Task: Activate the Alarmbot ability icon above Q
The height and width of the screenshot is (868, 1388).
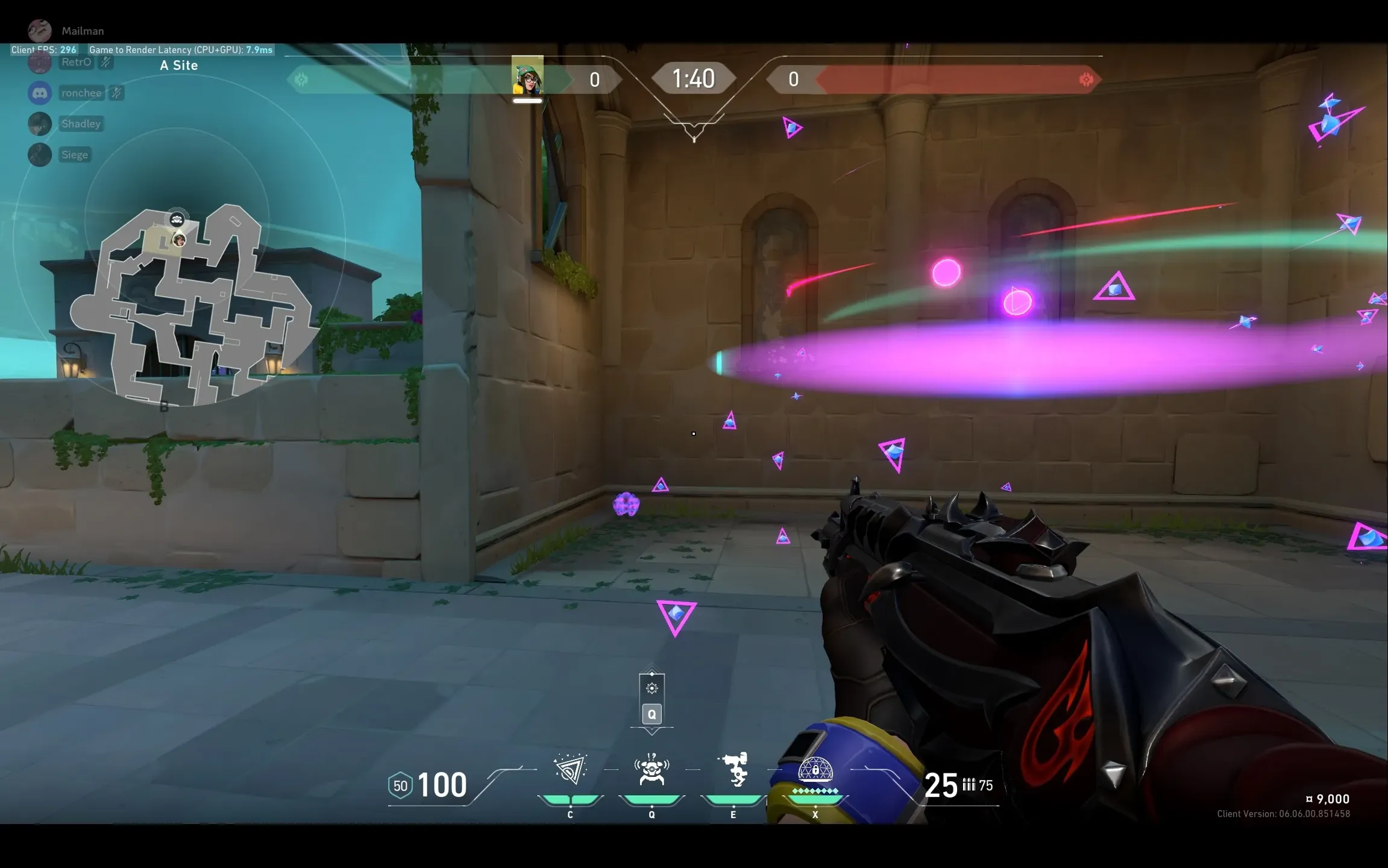Action: [652, 770]
